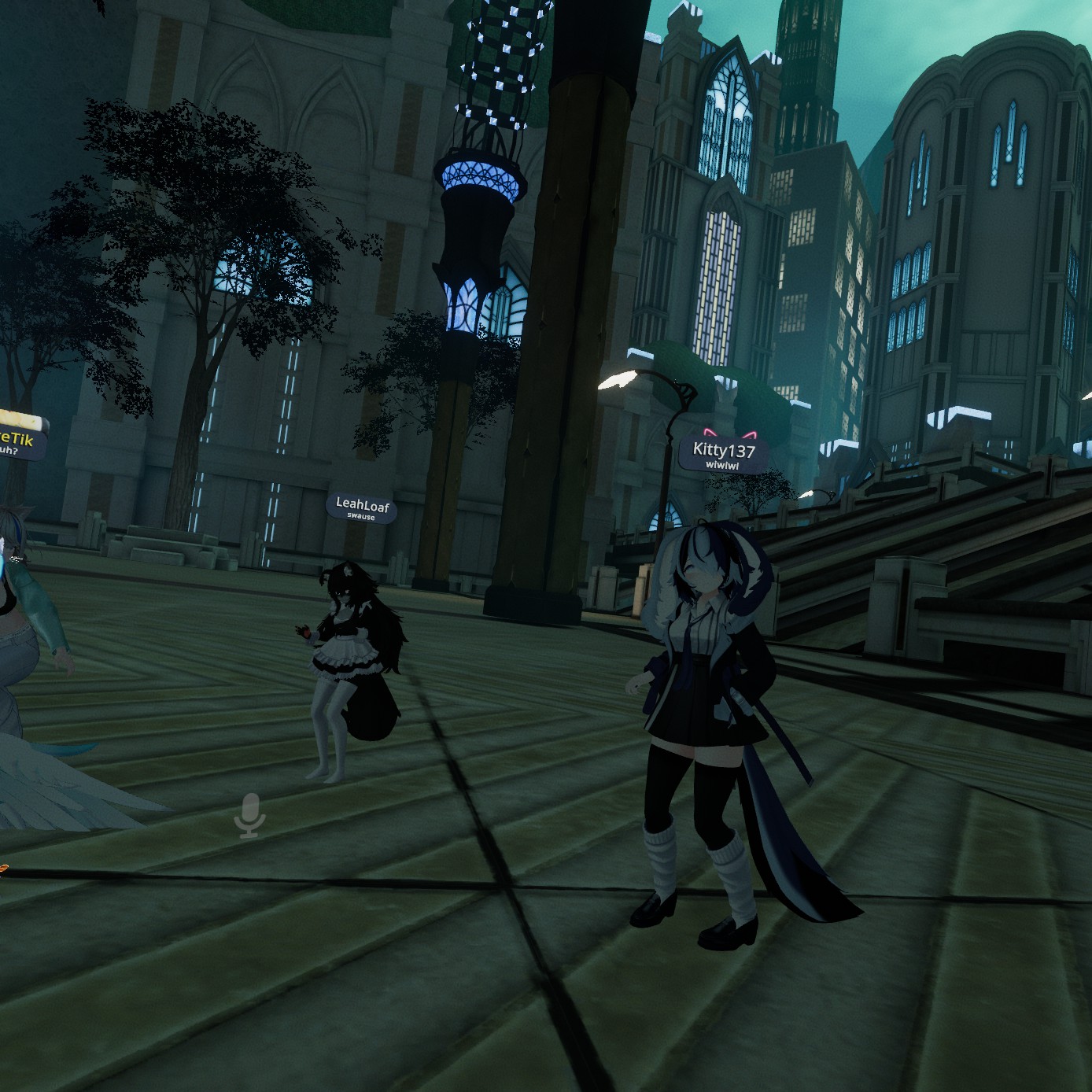
Task: Select the LeahLoaf player nameplate
Action: click(x=362, y=507)
